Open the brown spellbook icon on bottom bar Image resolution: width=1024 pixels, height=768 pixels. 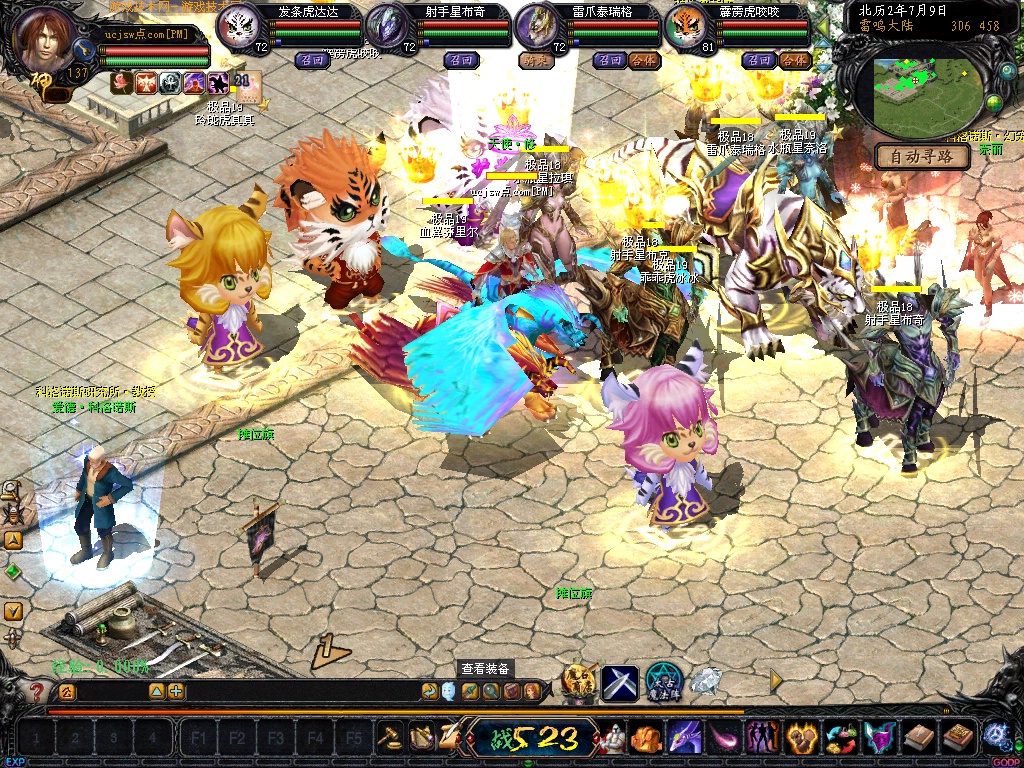click(x=917, y=738)
